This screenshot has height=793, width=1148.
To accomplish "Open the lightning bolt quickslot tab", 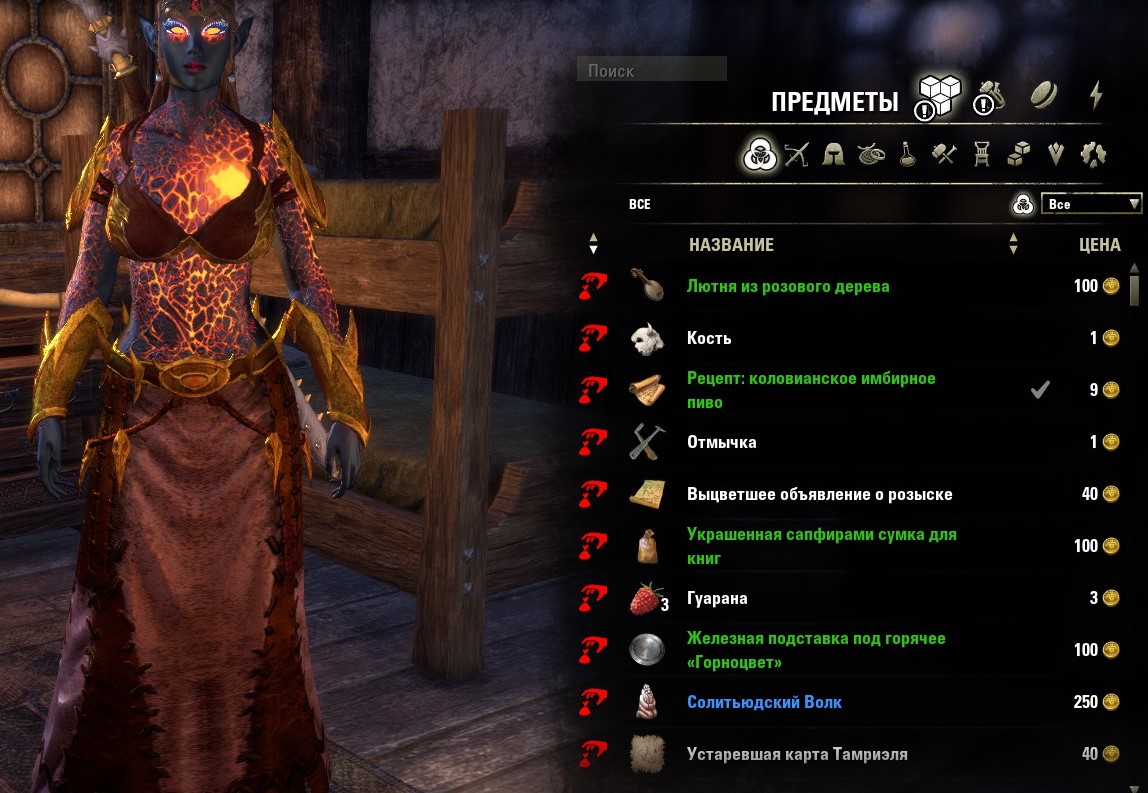I will pyautogui.click(x=1096, y=95).
